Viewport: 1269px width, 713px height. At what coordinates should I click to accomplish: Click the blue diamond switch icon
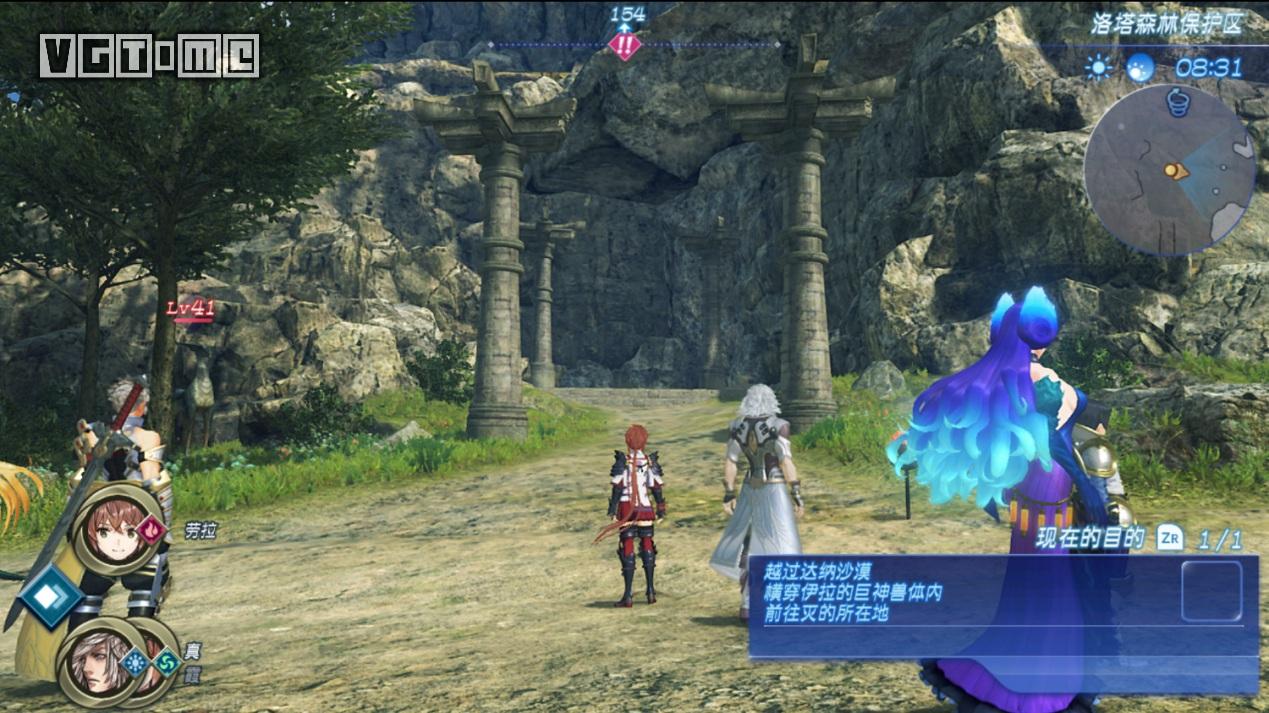(47, 596)
